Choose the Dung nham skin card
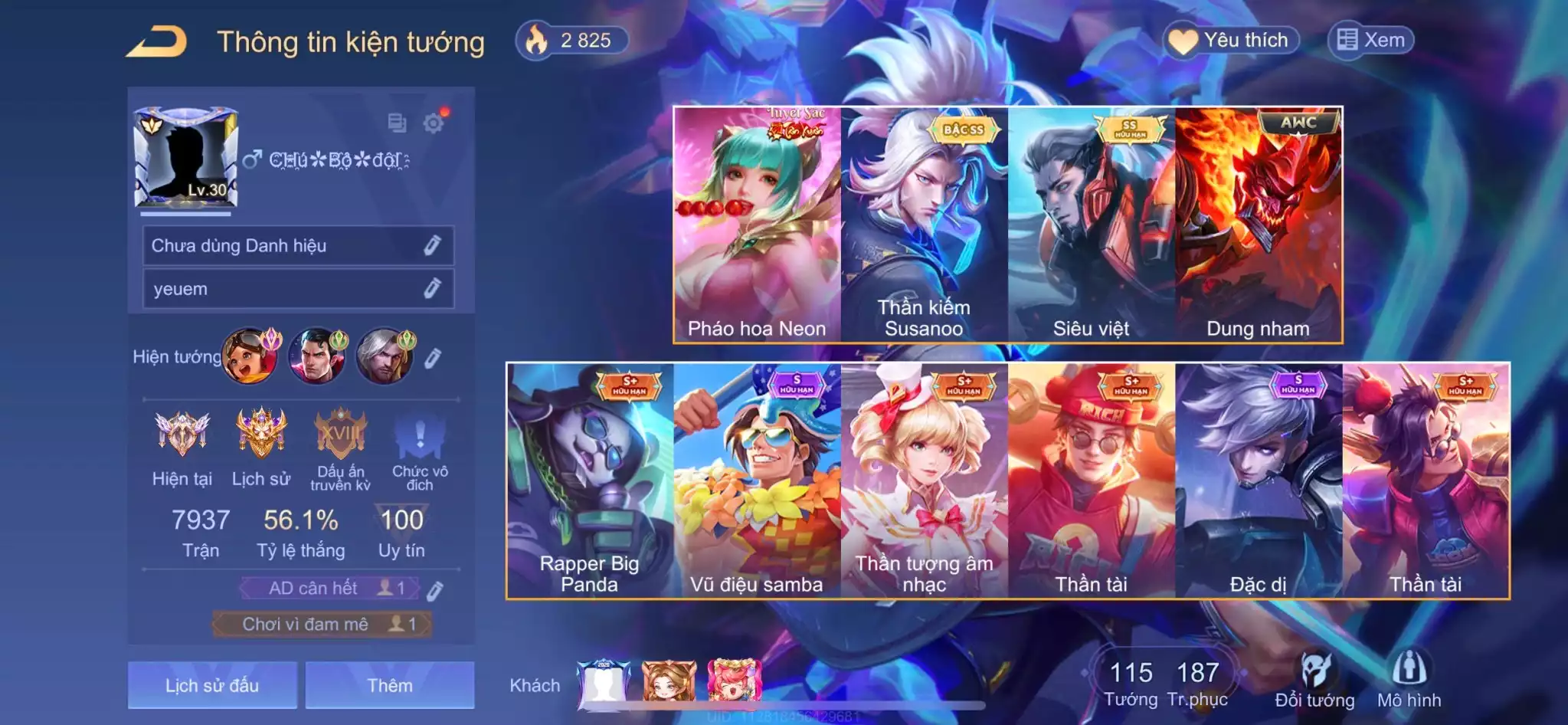Viewport: 1568px width, 725px height. coord(1258,225)
